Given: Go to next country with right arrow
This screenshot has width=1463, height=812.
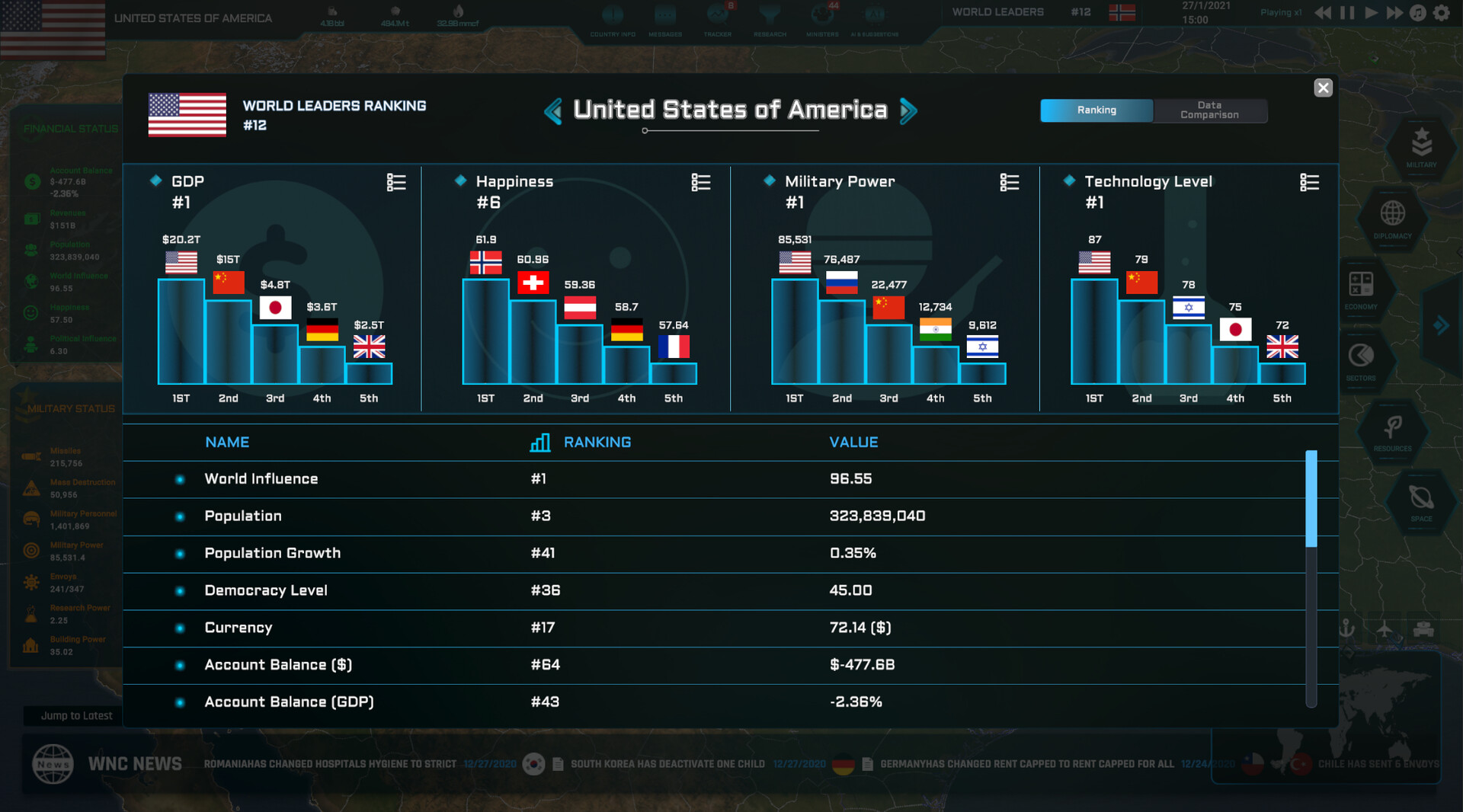Looking at the screenshot, I should (908, 110).
